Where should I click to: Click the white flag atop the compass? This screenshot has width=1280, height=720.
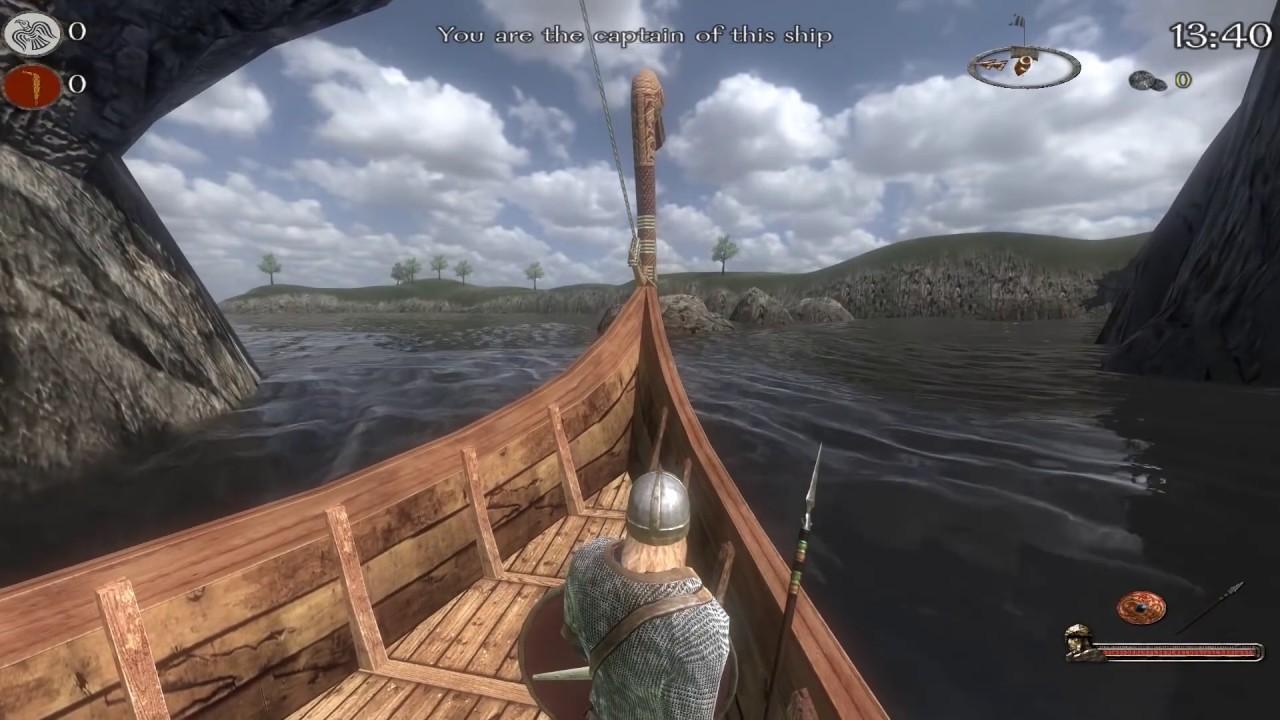pyautogui.click(x=1016, y=20)
